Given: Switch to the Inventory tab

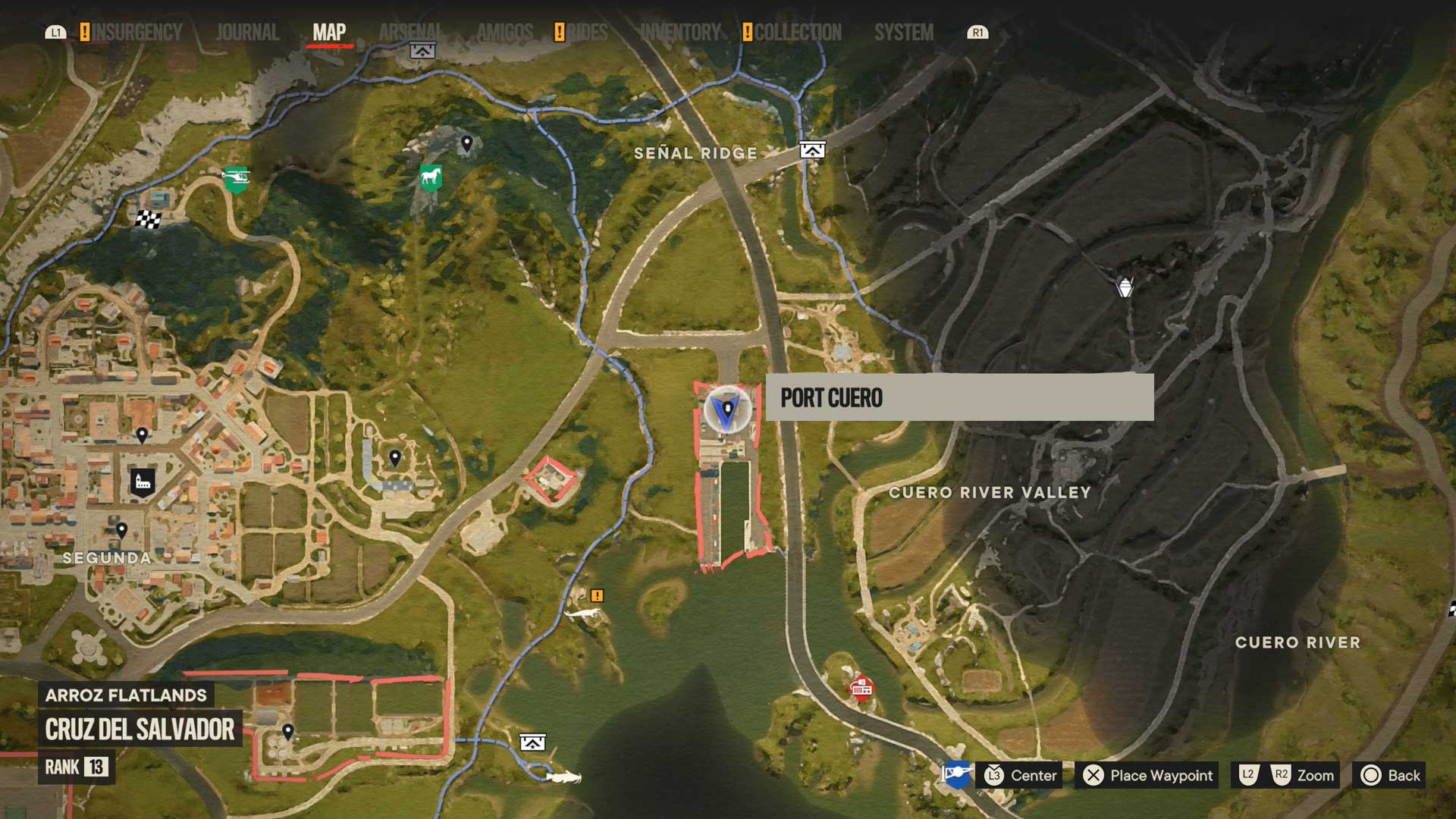Looking at the screenshot, I should coord(680,33).
